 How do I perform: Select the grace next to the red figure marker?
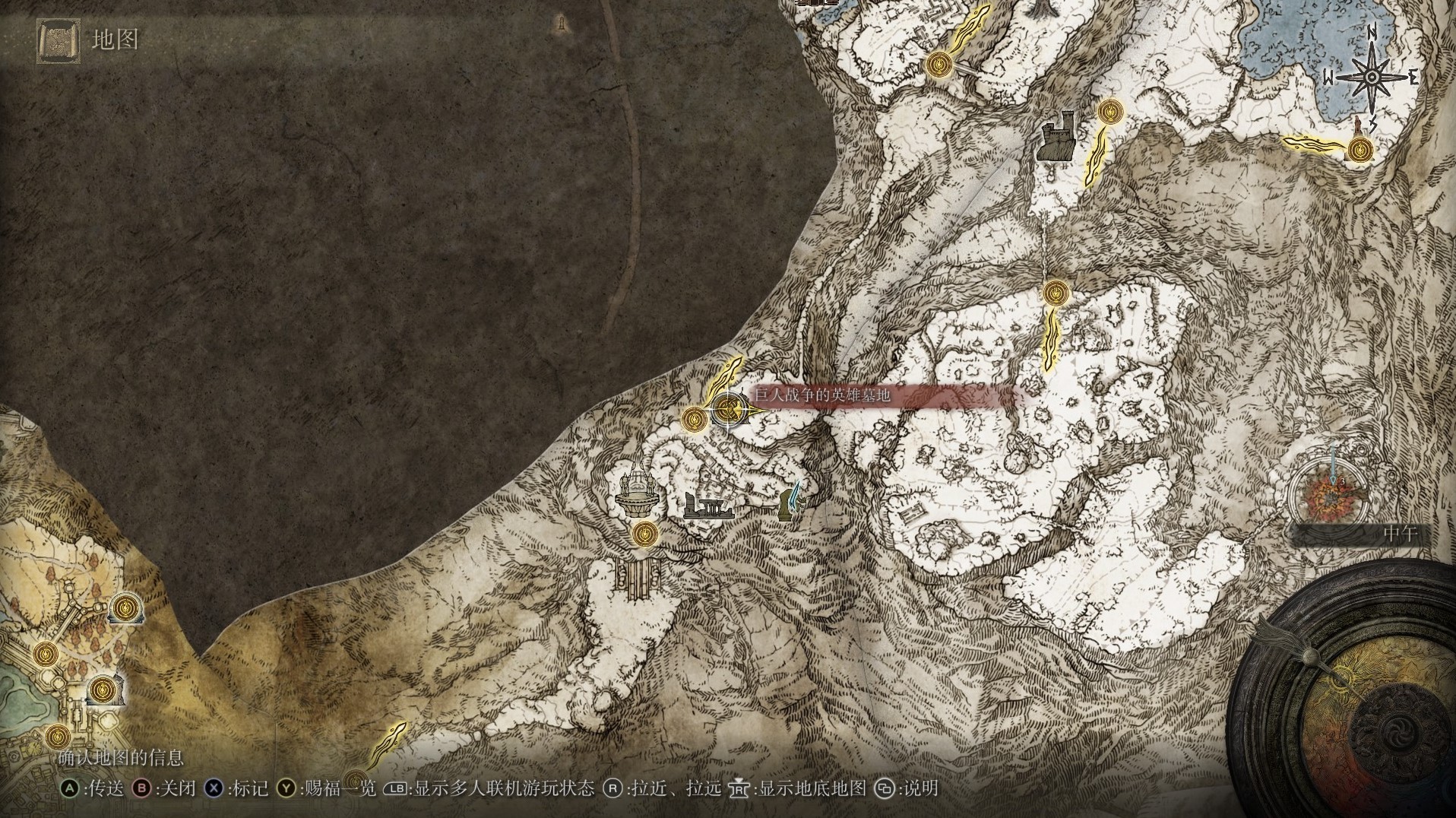pos(1359,150)
